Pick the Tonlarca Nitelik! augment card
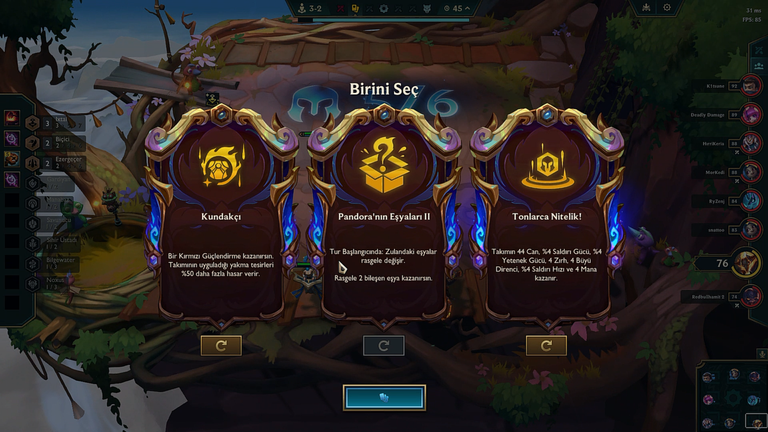768x432 pixels. 546,215
